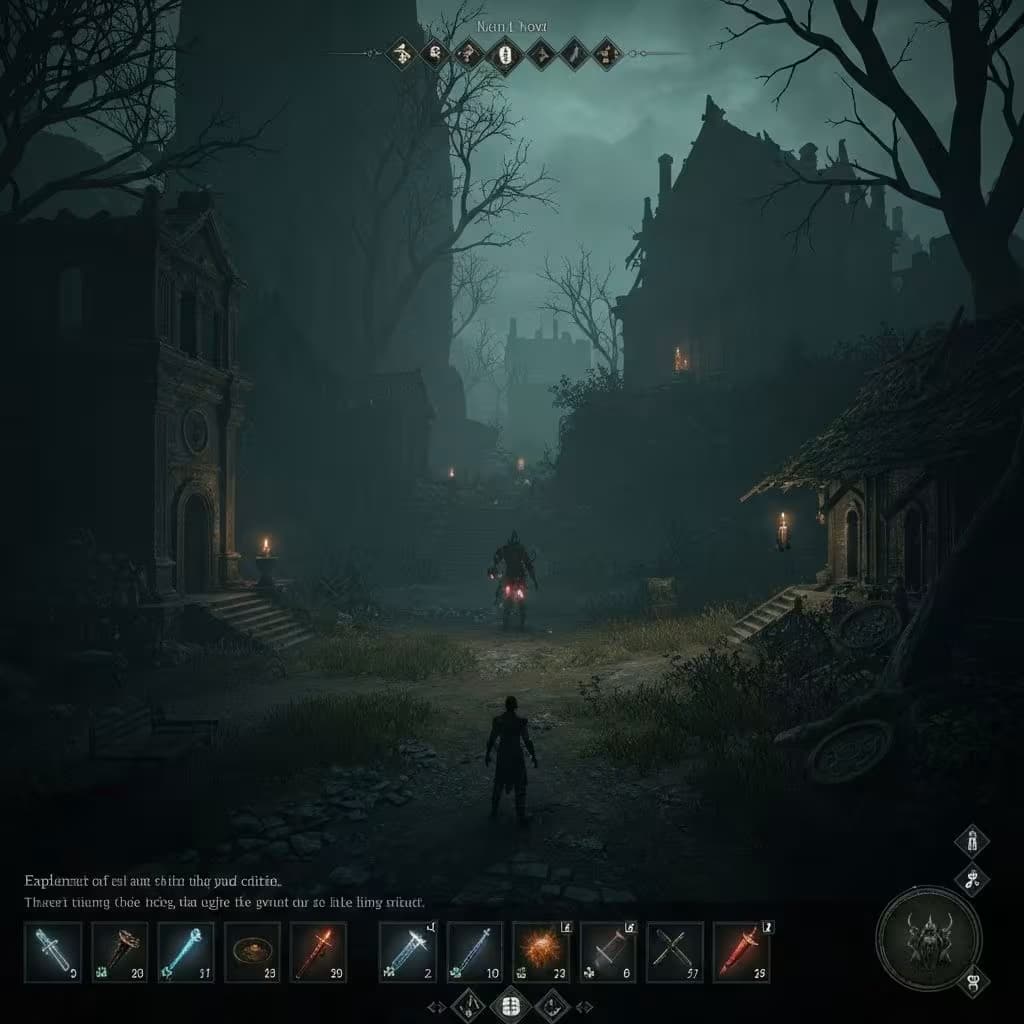Viewport: 1024px width, 1024px height.
Task: Select the spiked mace hotbar slot
Action: coord(119,951)
